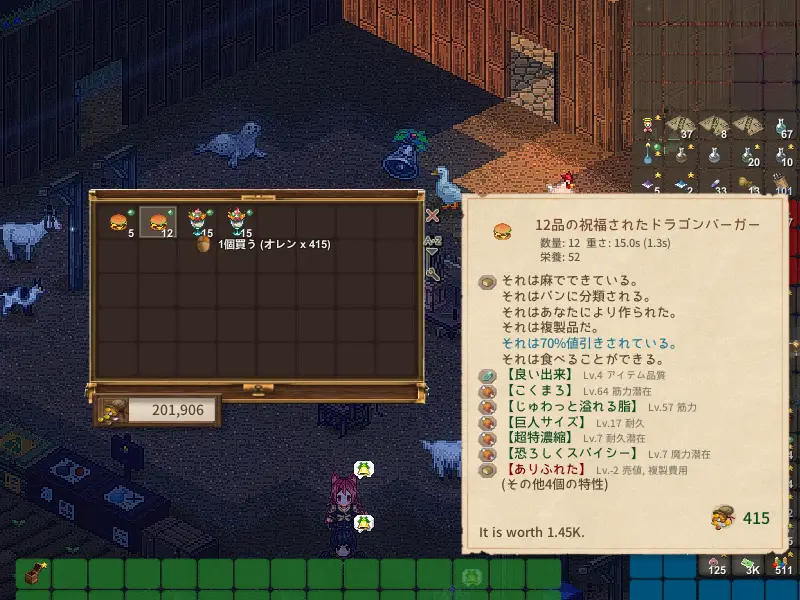800x600 pixels.
Task: Select the folded map stack of 37
Action: (x=680, y=125)
